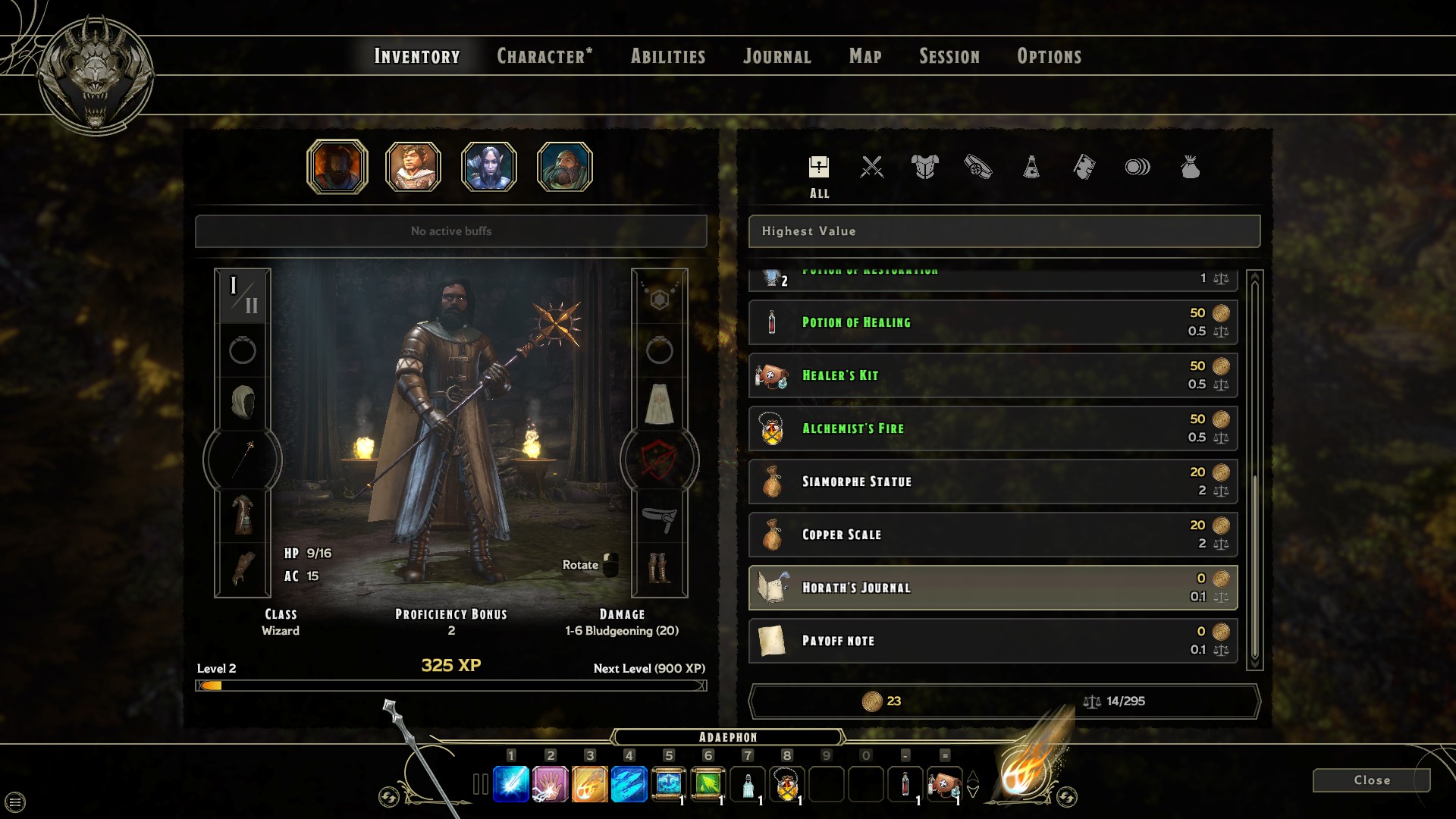Screen dimensions: 1456x819
Task: Open the Session tab
Action: point(949,56)
